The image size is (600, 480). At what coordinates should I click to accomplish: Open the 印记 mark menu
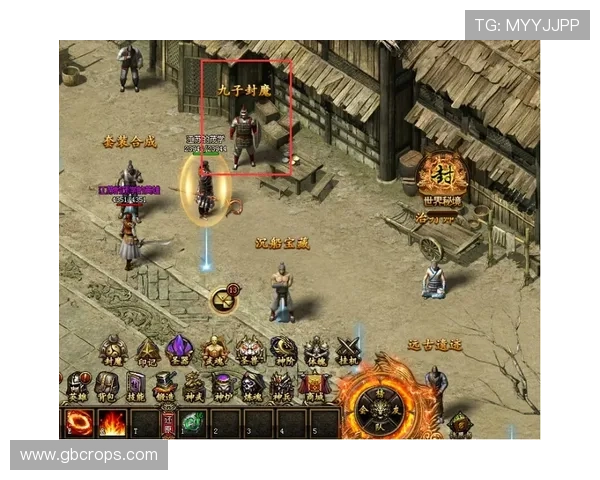pyautogui.click(x=146, y=350)
